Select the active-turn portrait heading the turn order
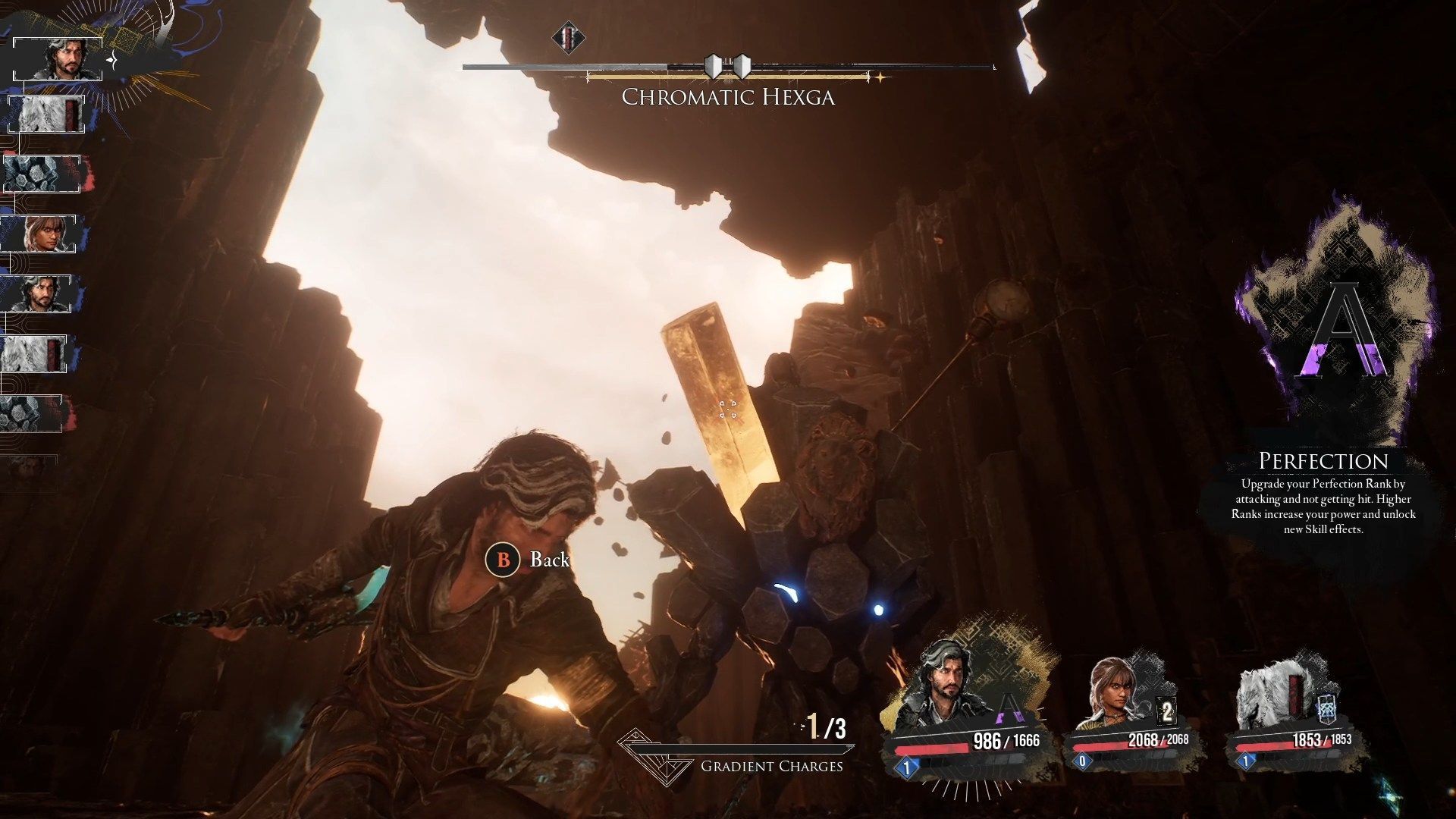This screenshot has height=819, width=1456. tap(58, 59)
